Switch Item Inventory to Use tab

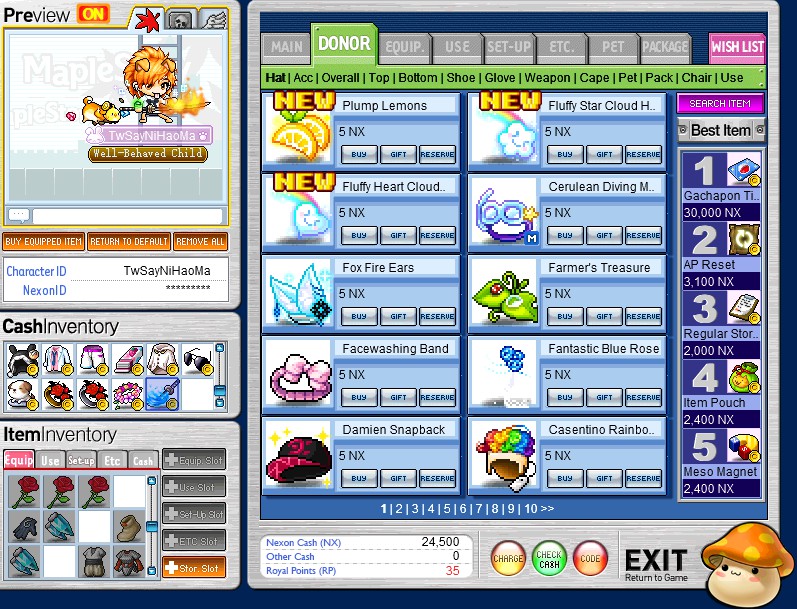[49, 461]
